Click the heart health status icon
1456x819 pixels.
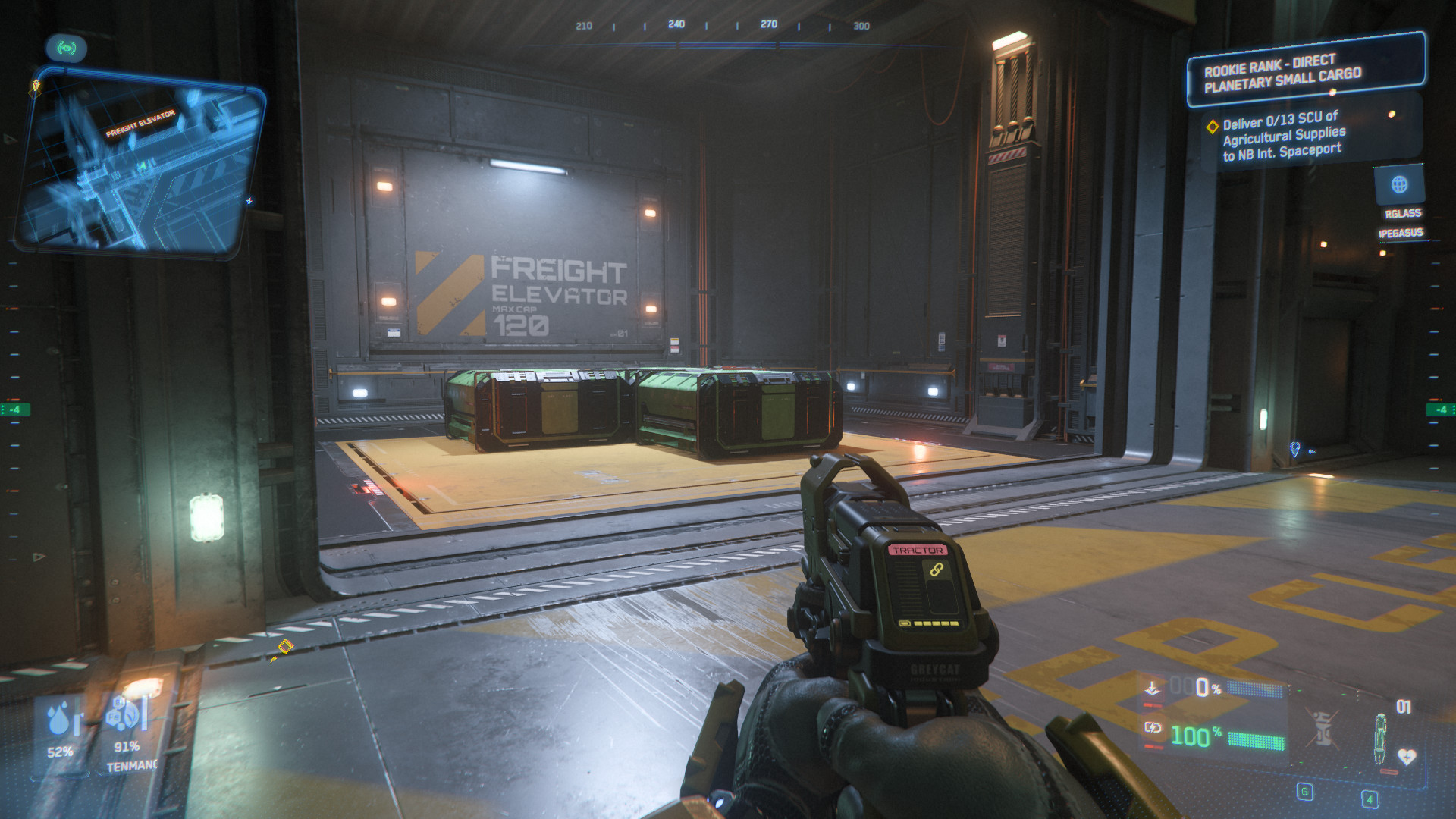click(1407, 757)
